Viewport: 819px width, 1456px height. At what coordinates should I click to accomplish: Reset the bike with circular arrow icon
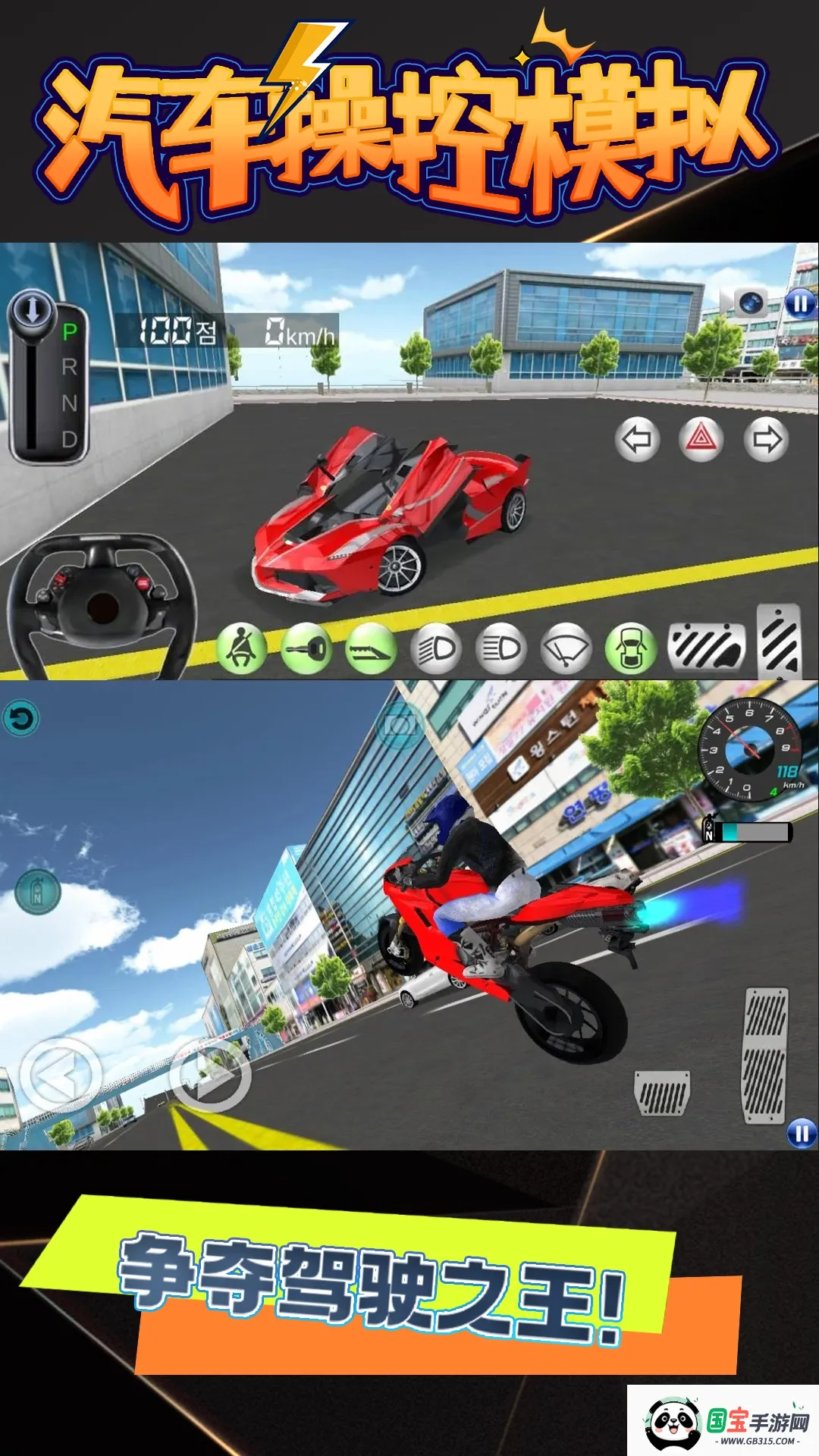[x=21, y=719]
